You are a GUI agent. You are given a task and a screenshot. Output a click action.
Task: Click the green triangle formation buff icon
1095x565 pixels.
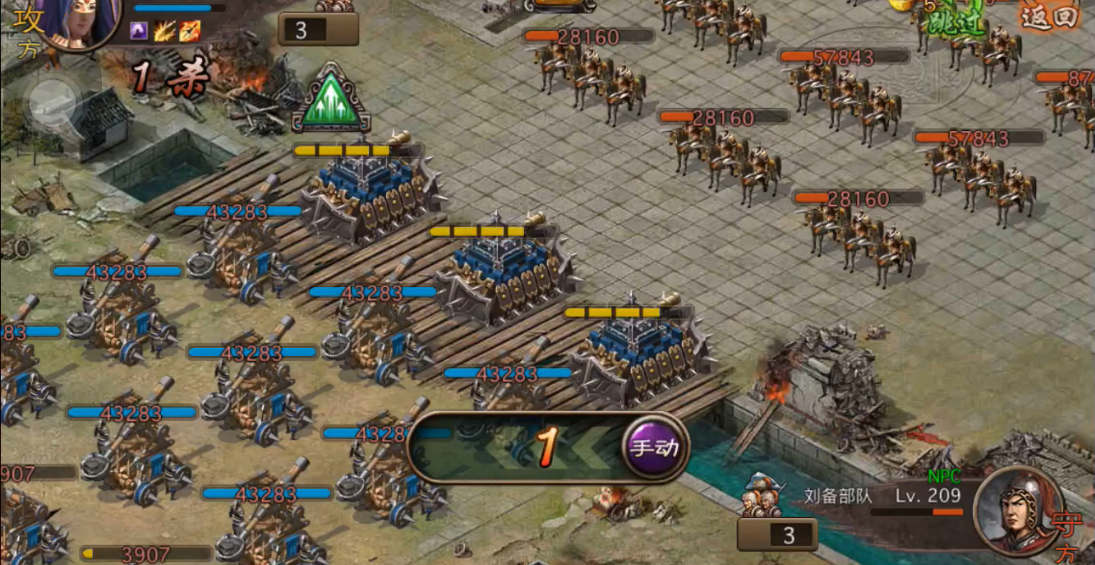click(x=330, y=100)
